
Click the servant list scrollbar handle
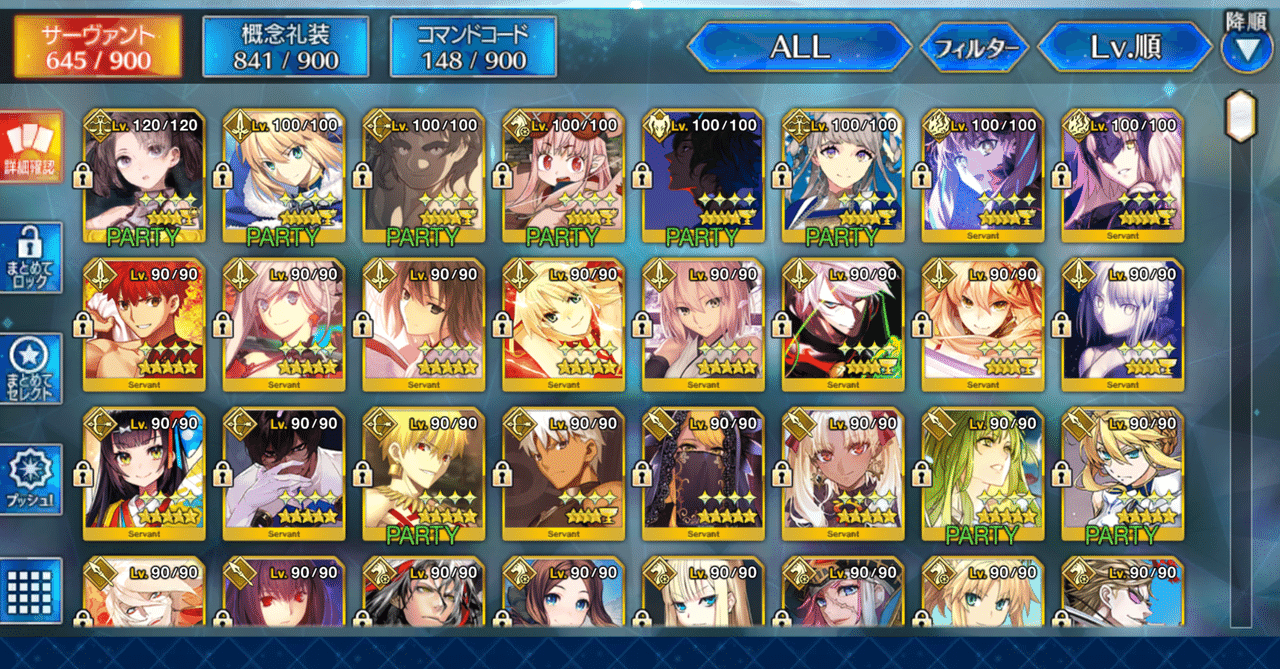[x=1241, y=117]
